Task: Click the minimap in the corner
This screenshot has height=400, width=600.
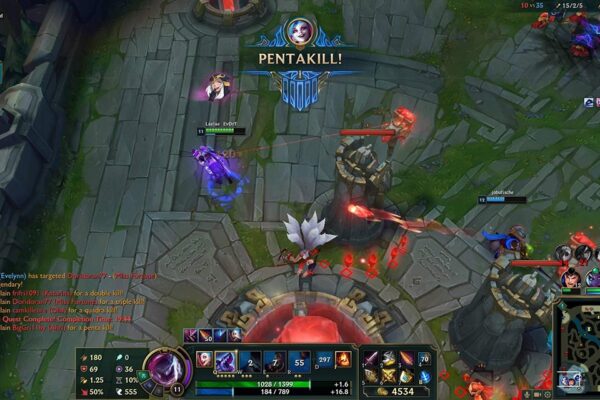Action: click(578, 360)
